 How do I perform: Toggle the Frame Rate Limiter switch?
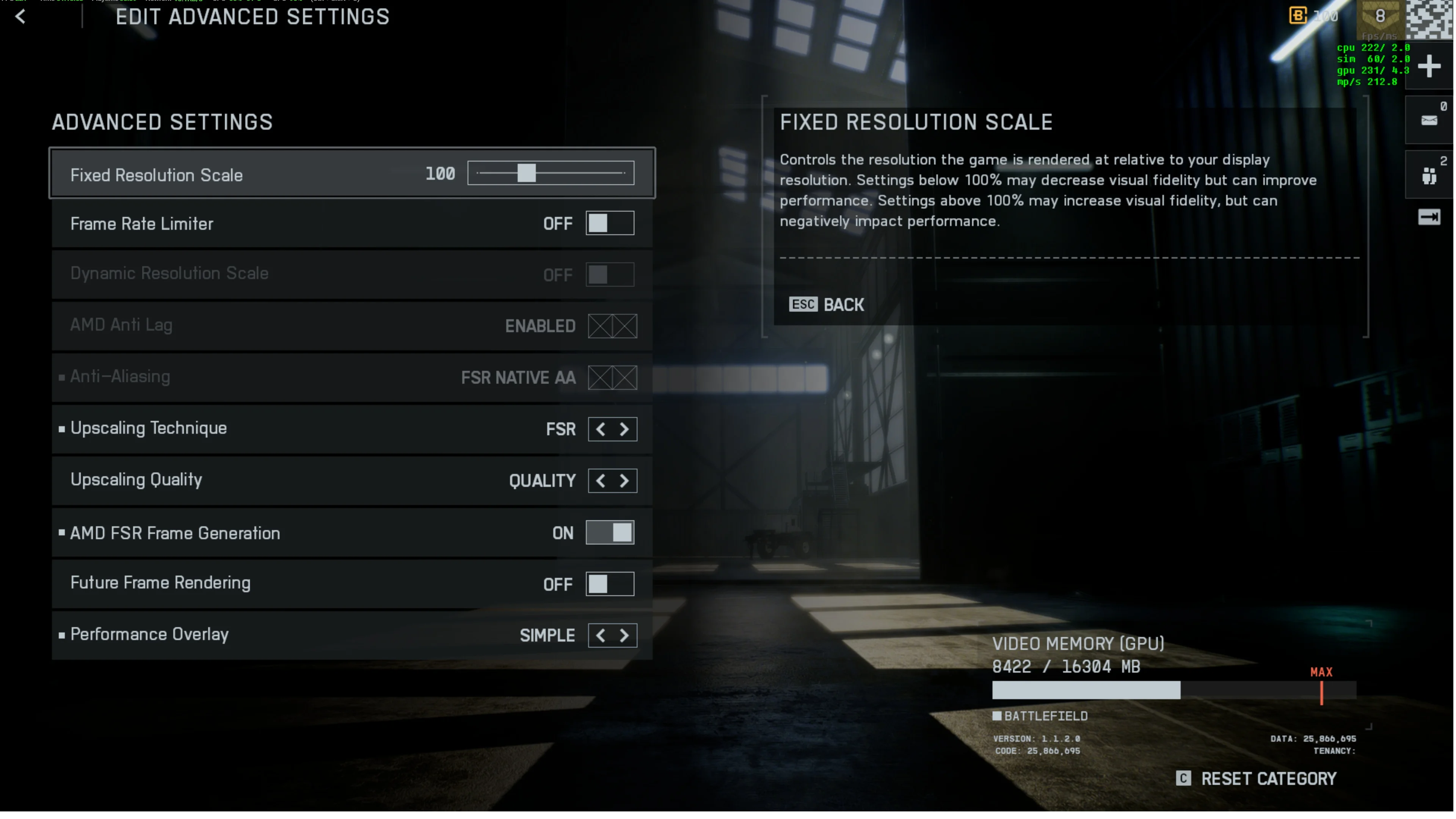point(610,224)
